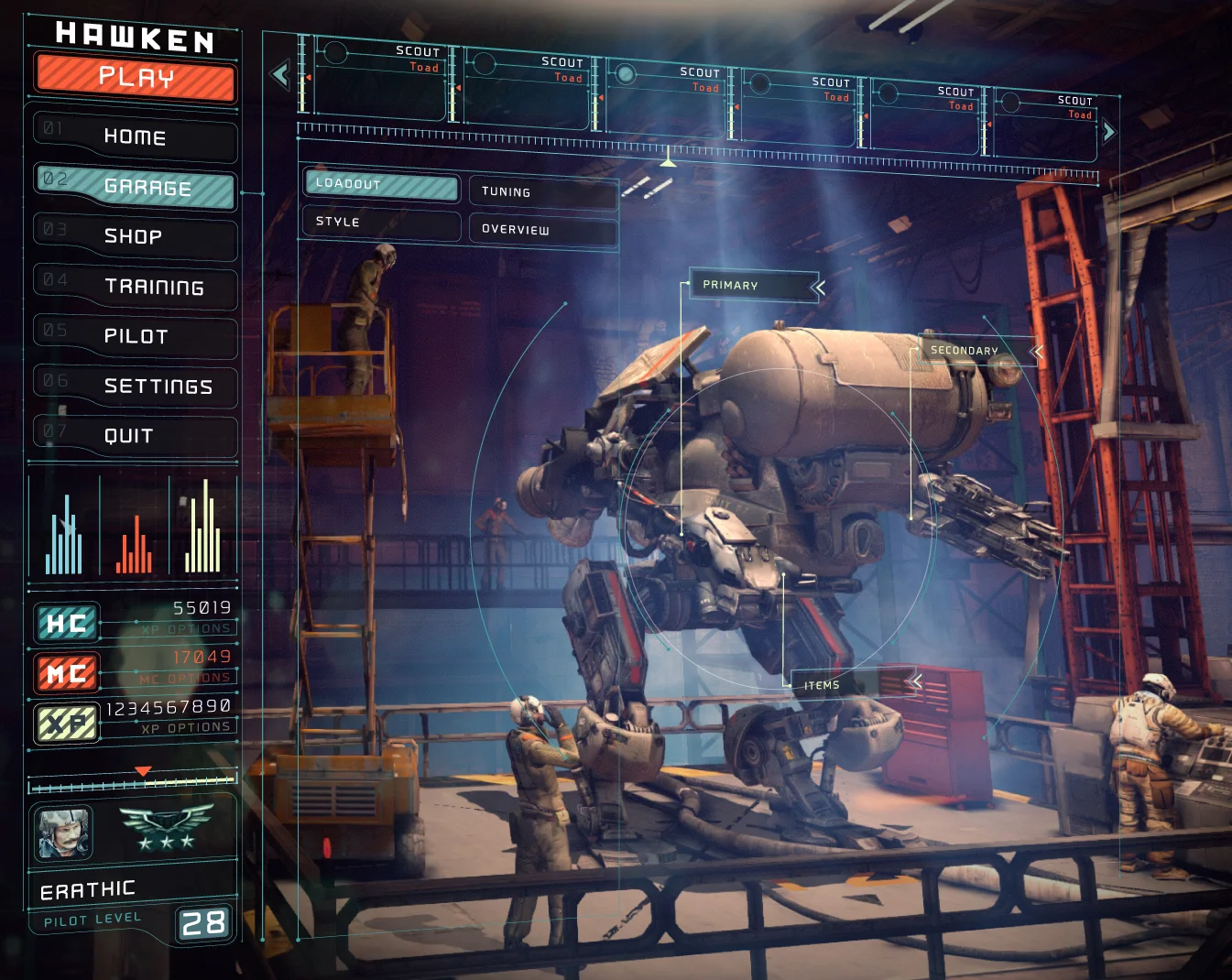This screenshot has width=1232, height=980.
Task: Click the left arrow of mech carousel
Action: coord(280,74)
